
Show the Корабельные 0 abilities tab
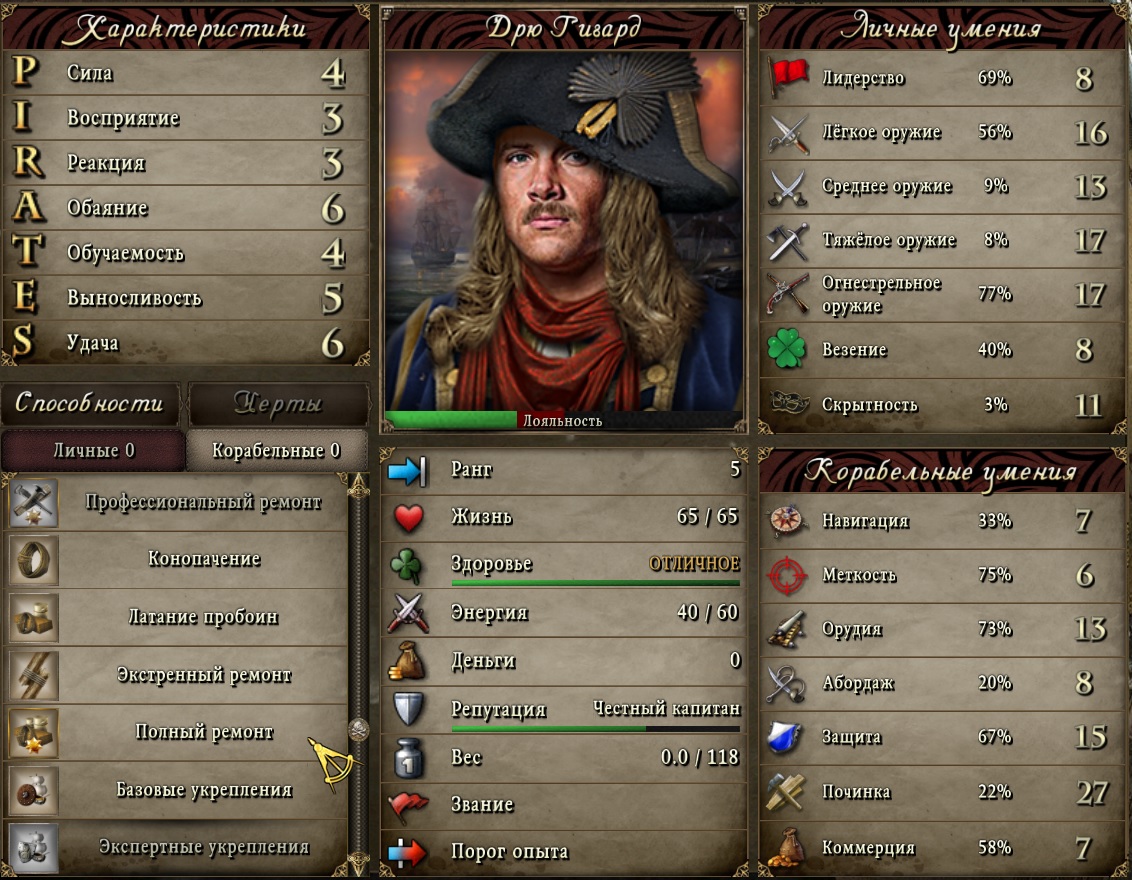point(276,450)
